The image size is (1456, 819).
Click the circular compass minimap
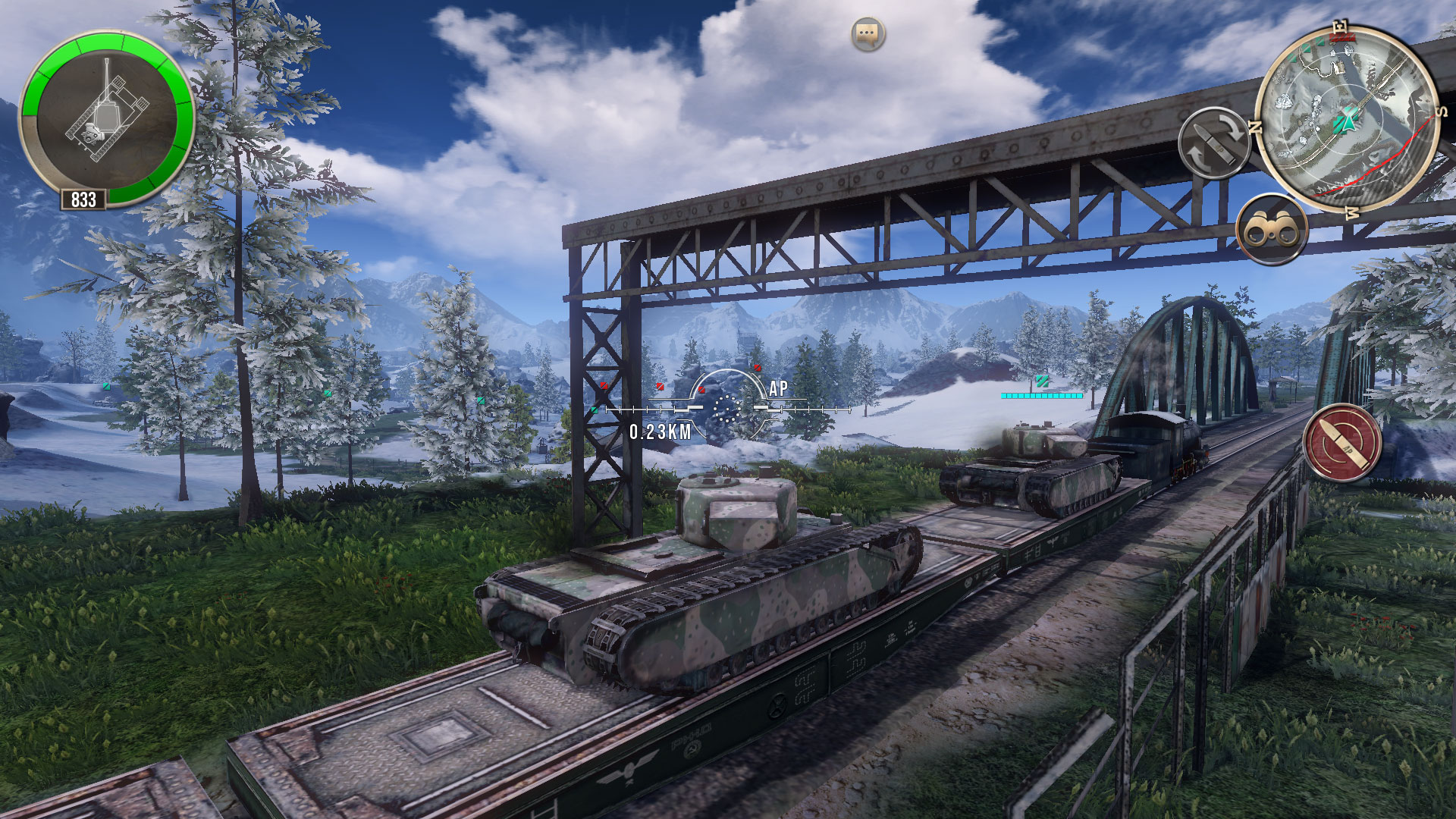[1348, 118]
